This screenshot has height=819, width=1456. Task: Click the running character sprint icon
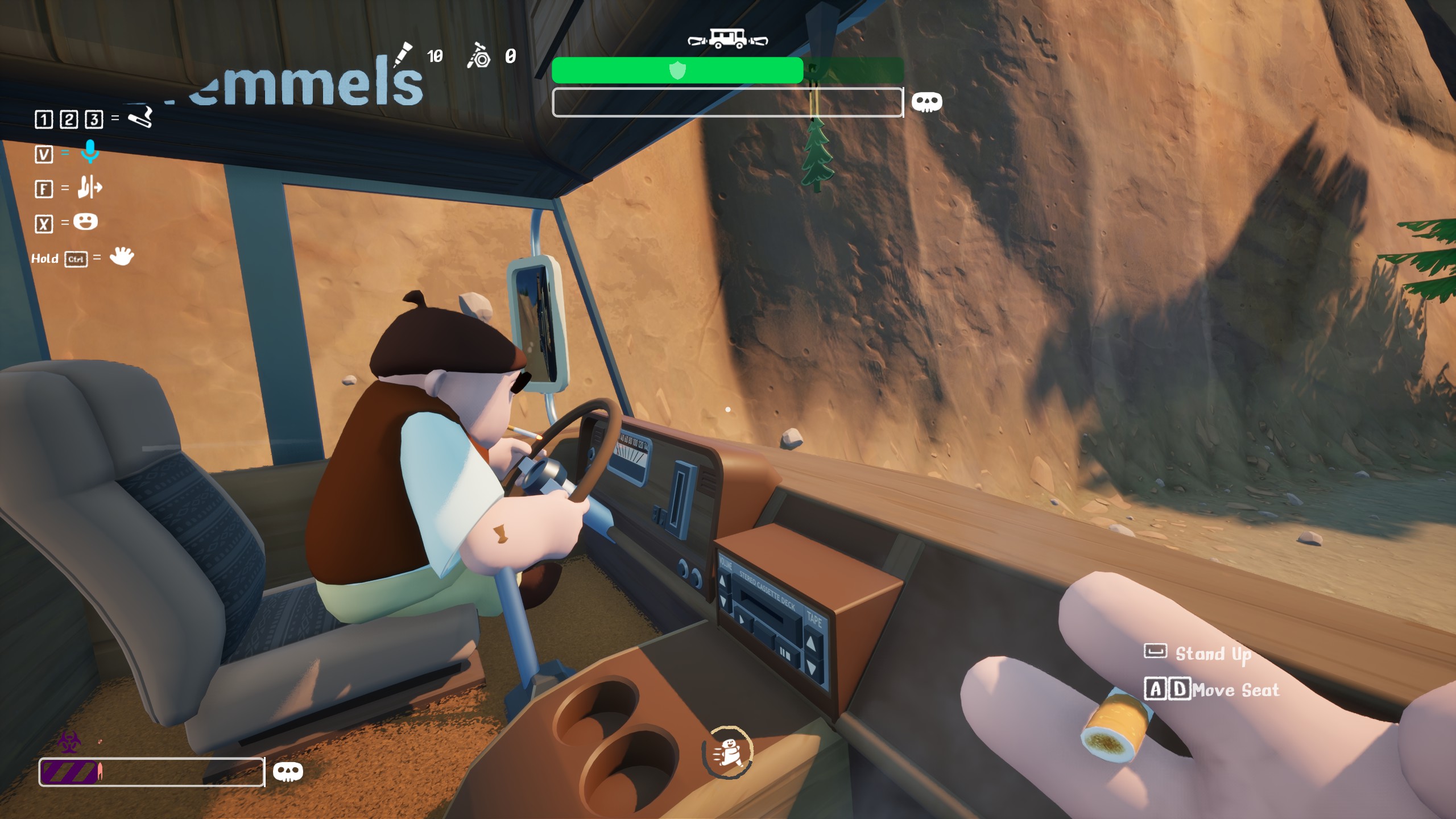(728, 752)
